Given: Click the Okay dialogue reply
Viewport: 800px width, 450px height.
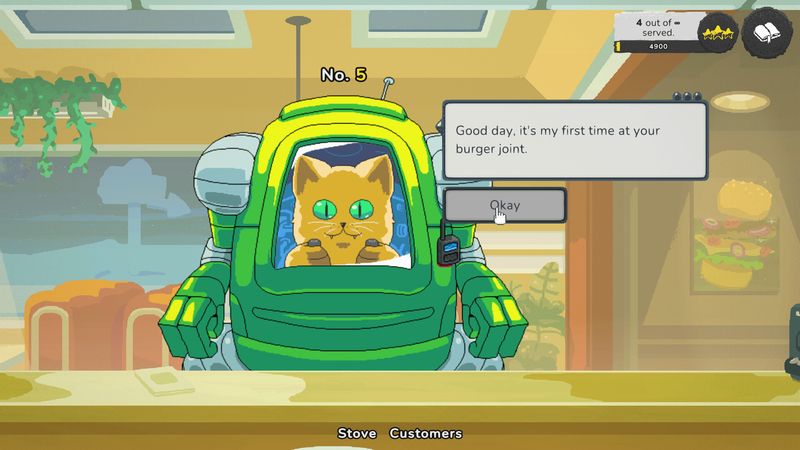Looking at the screenshot, I should tap(505, 205).
